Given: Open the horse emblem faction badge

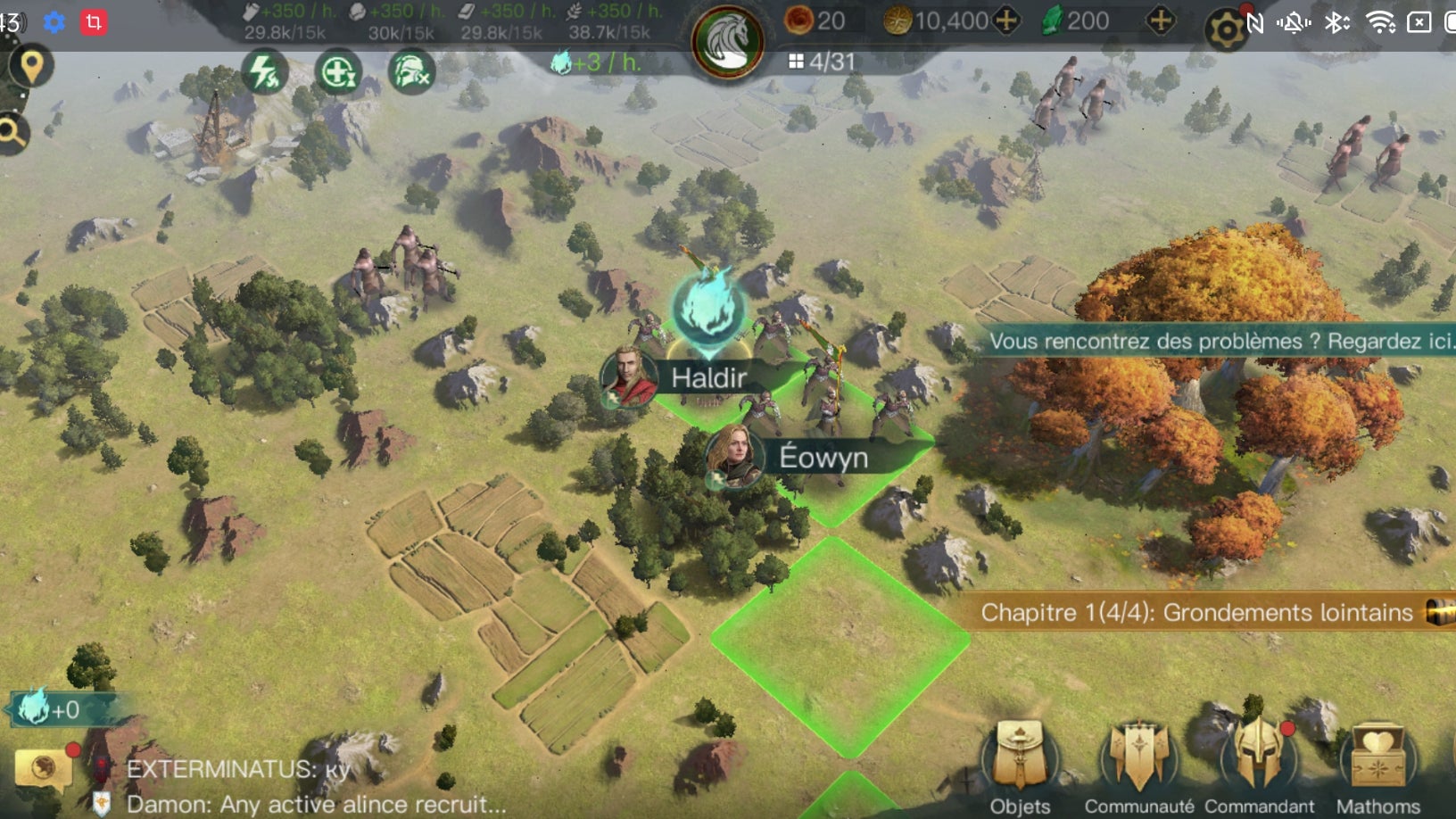Looking at the screenshot, I should click(727, 40).
